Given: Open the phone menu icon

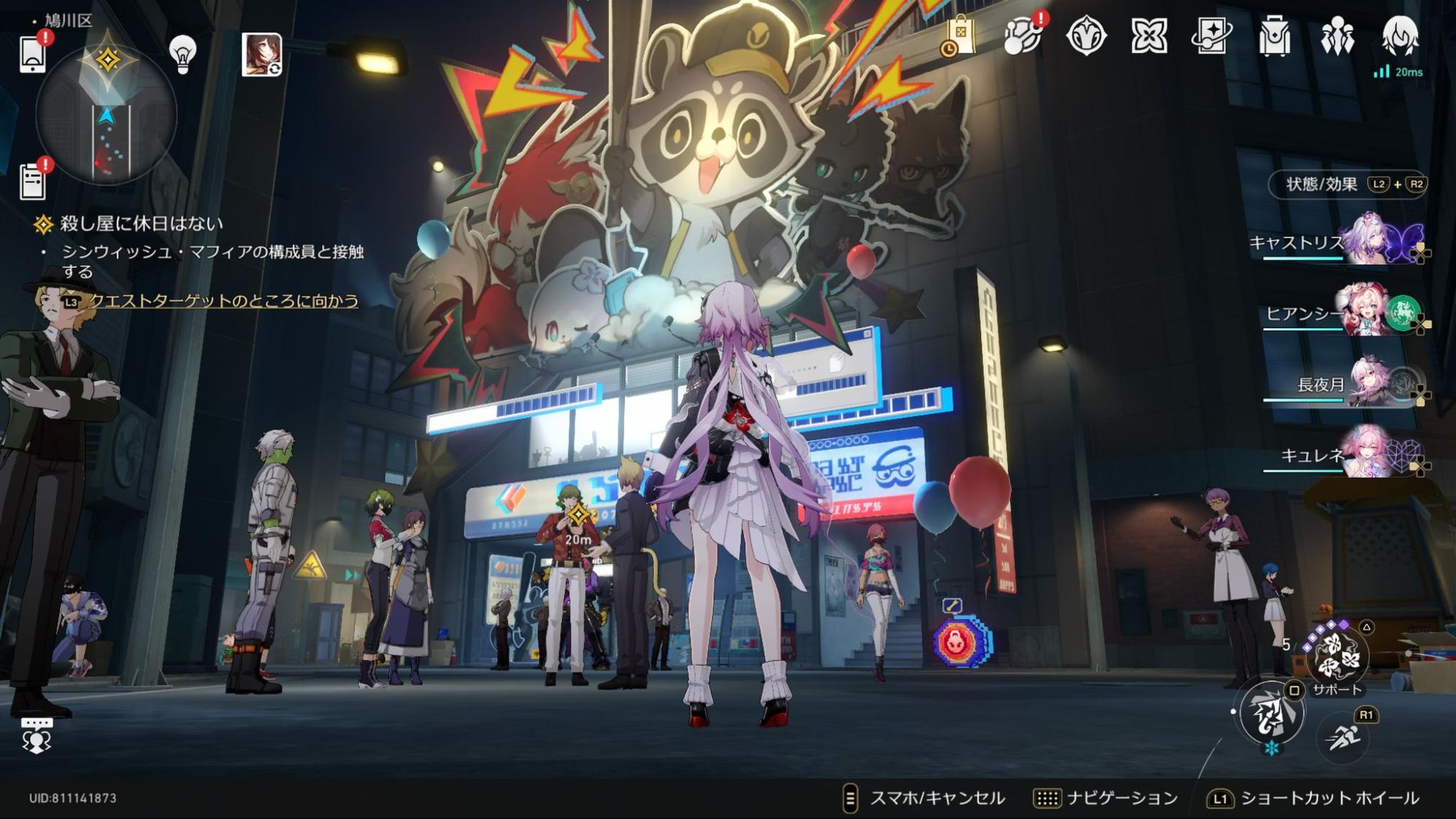Looking at the screenshot, I should 33,54.
